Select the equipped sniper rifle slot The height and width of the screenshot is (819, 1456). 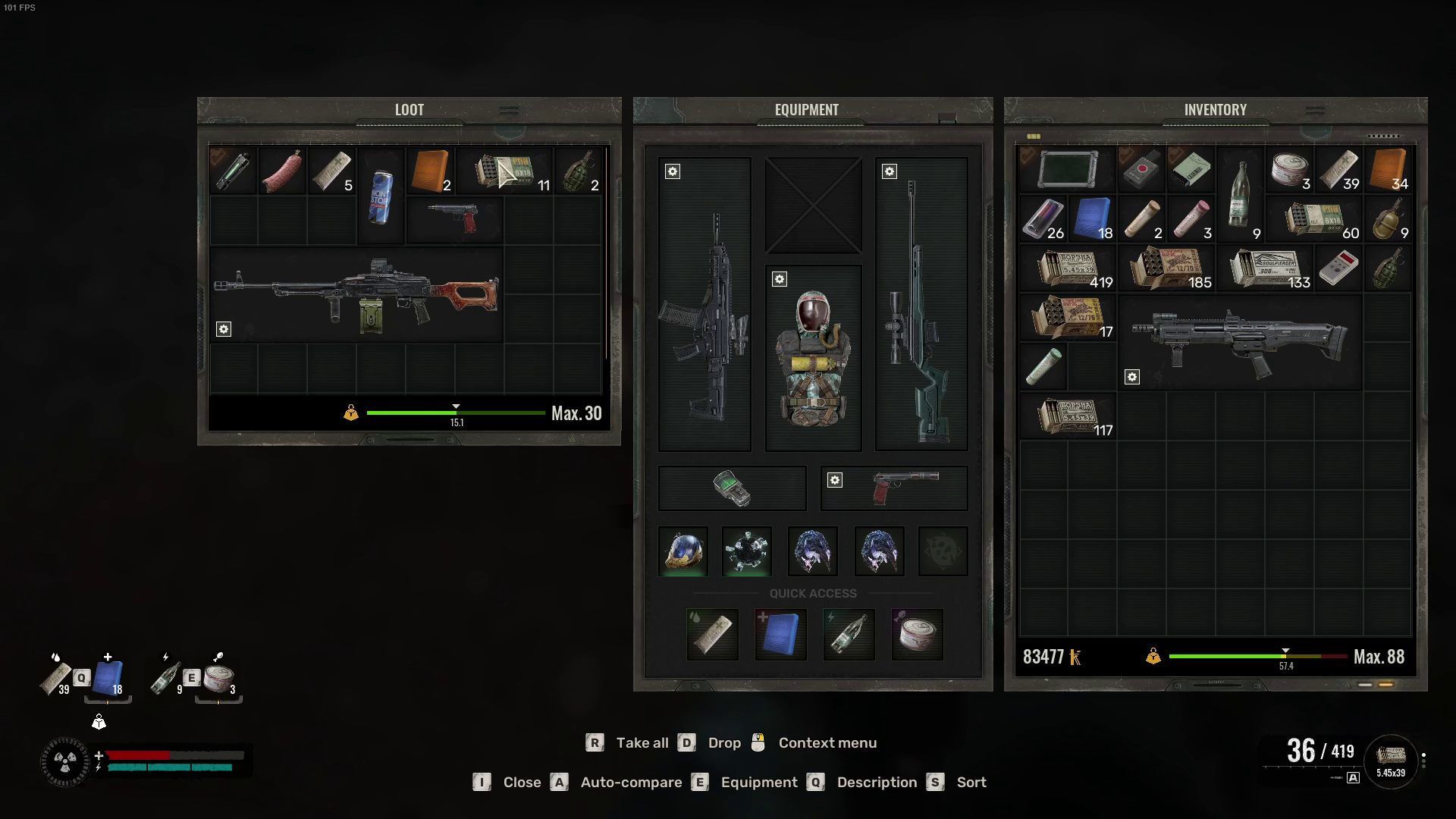pyautogui.click(x=921, y=304)
